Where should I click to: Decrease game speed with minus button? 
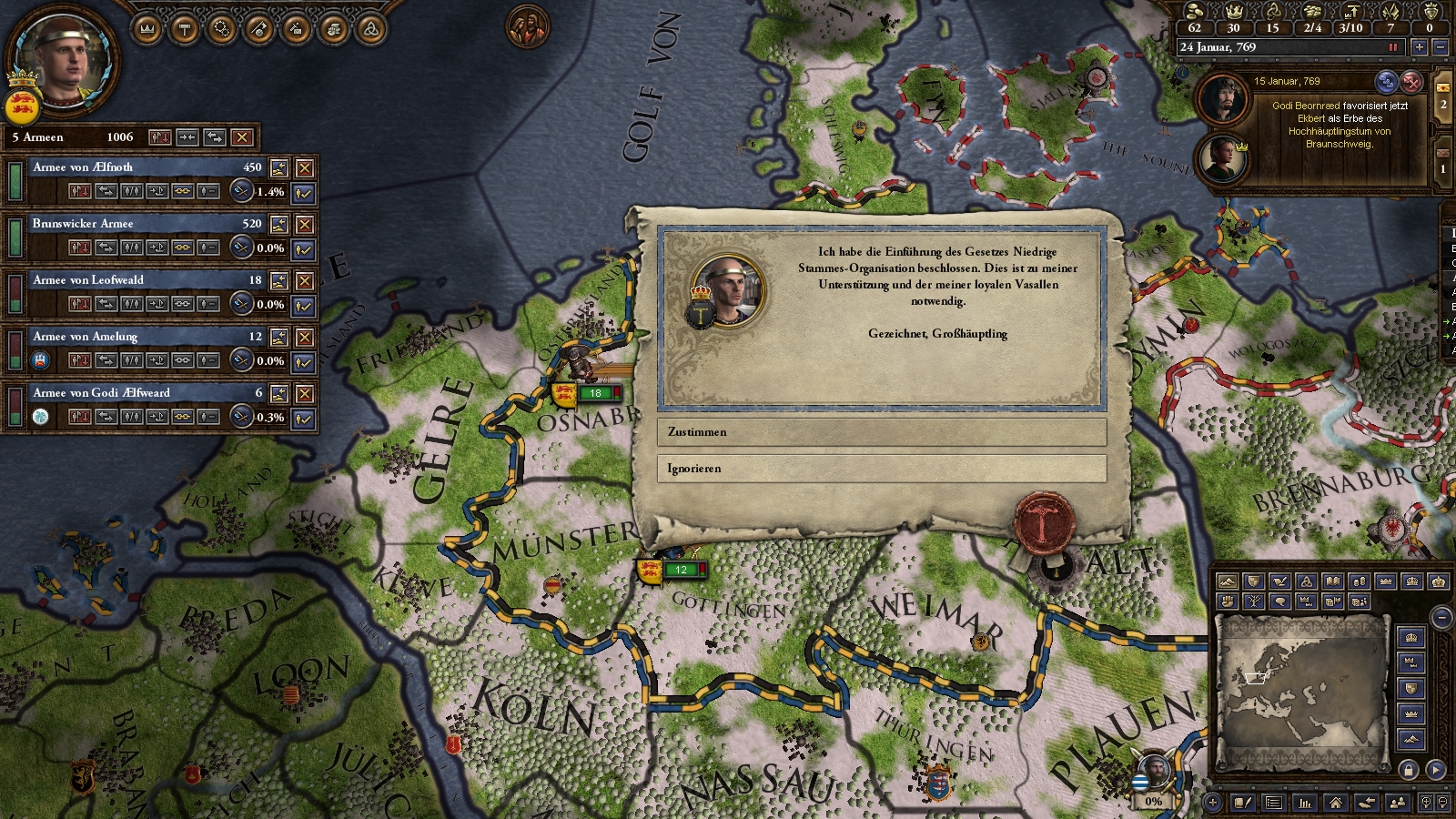[x=1441, y=47]
